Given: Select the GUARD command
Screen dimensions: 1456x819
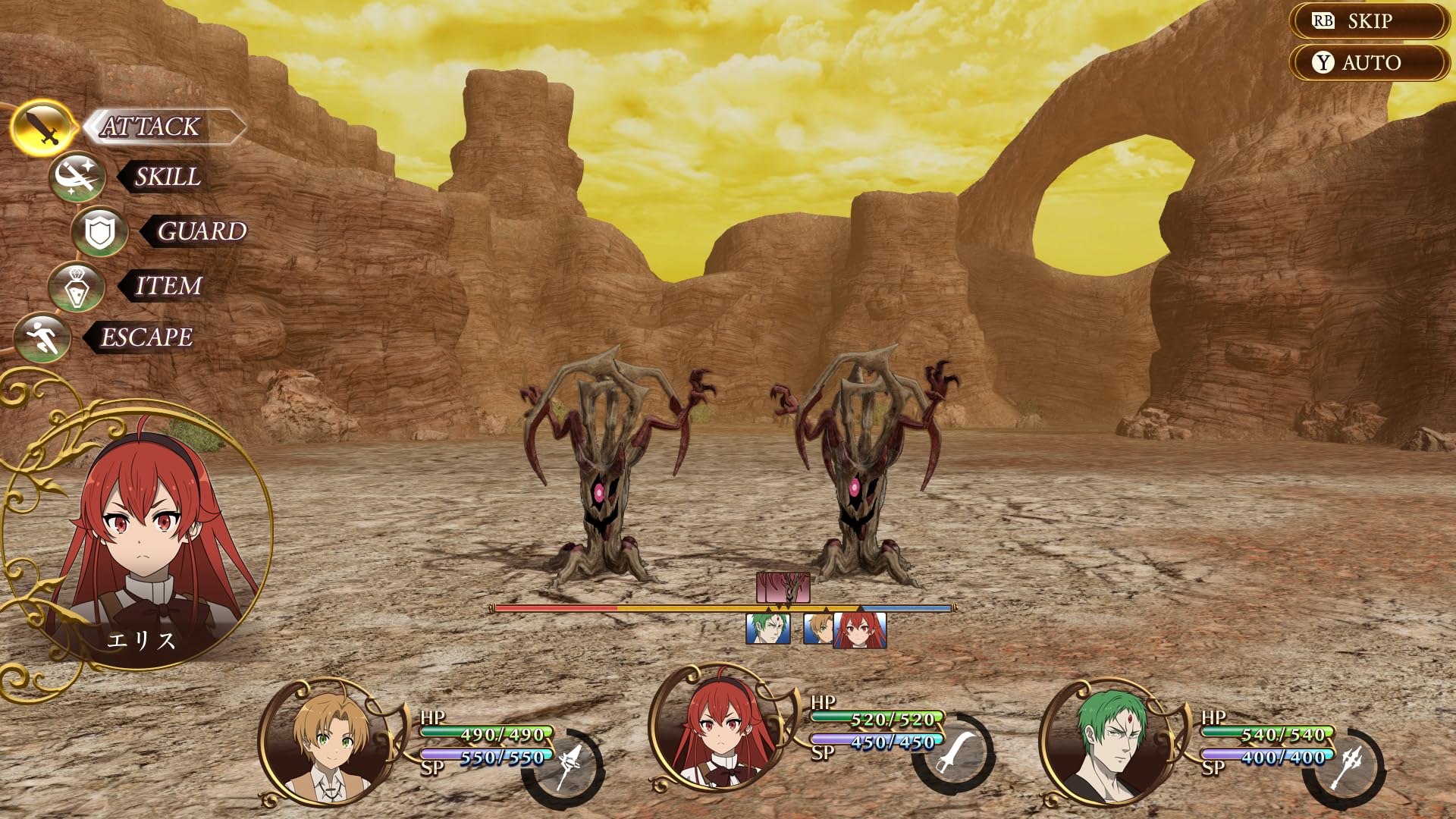Looking at the screenshot, I should coord(200,231).
